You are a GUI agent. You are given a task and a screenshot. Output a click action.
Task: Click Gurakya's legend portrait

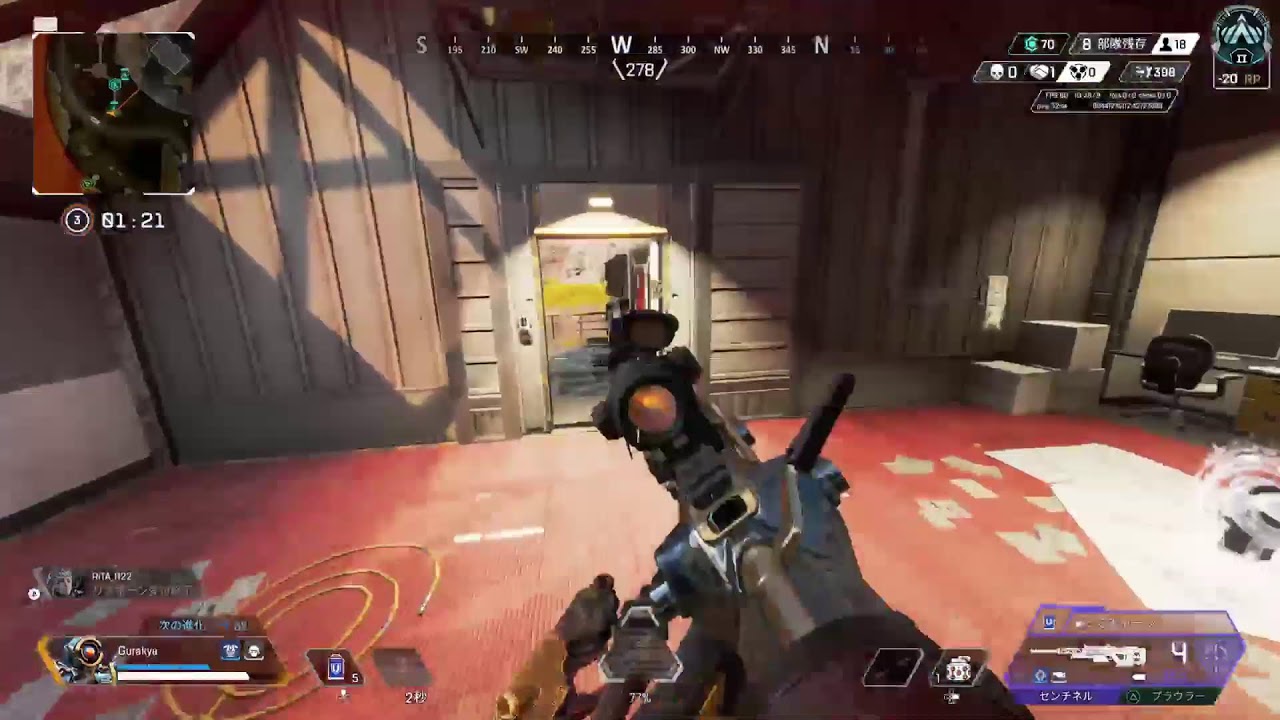[80, 657]
